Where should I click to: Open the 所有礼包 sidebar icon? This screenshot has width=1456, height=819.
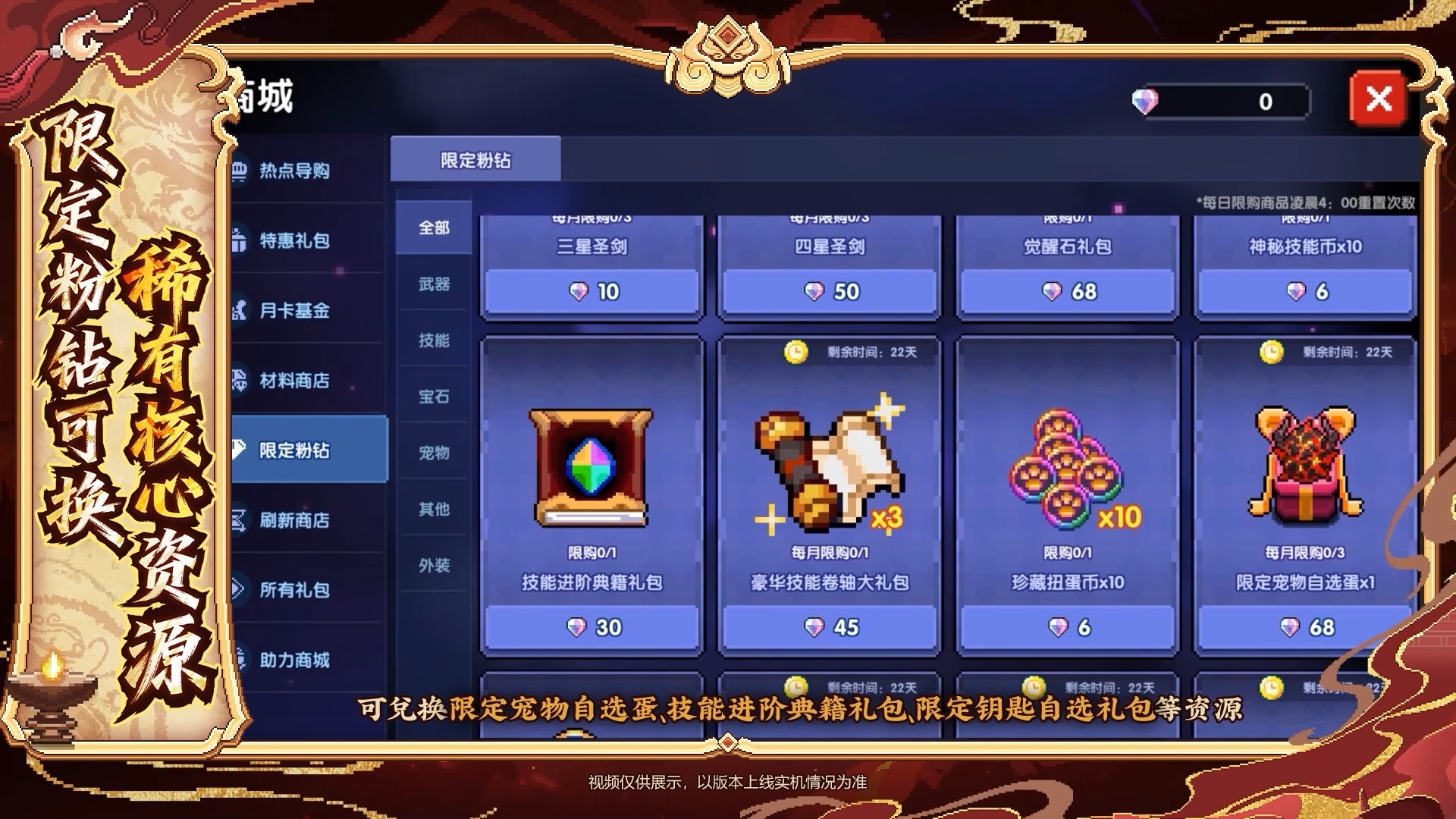point(240,588)
